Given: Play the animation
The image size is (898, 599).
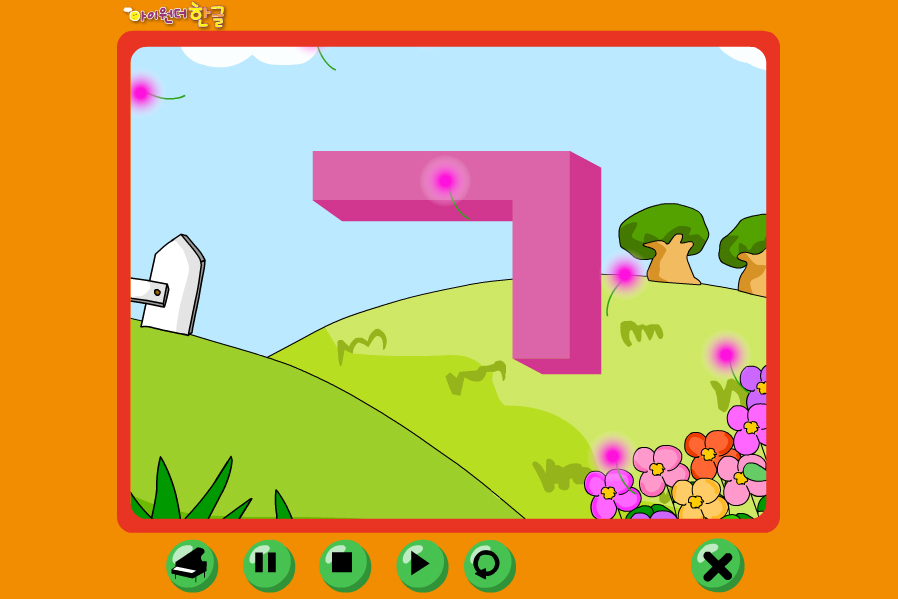Looking at the screenshot, I should click(x=421, y=565).
